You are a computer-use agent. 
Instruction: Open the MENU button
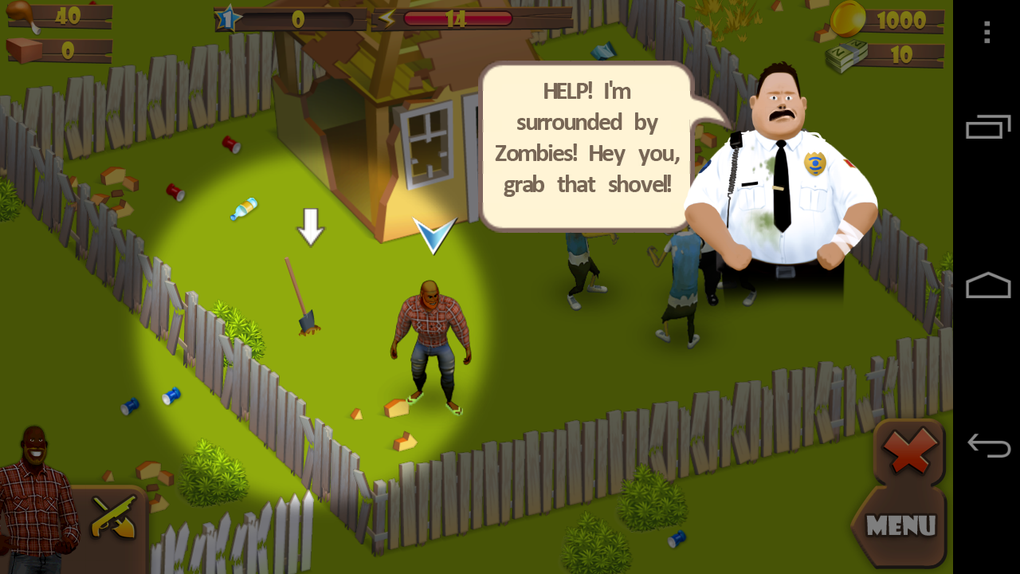900,526
